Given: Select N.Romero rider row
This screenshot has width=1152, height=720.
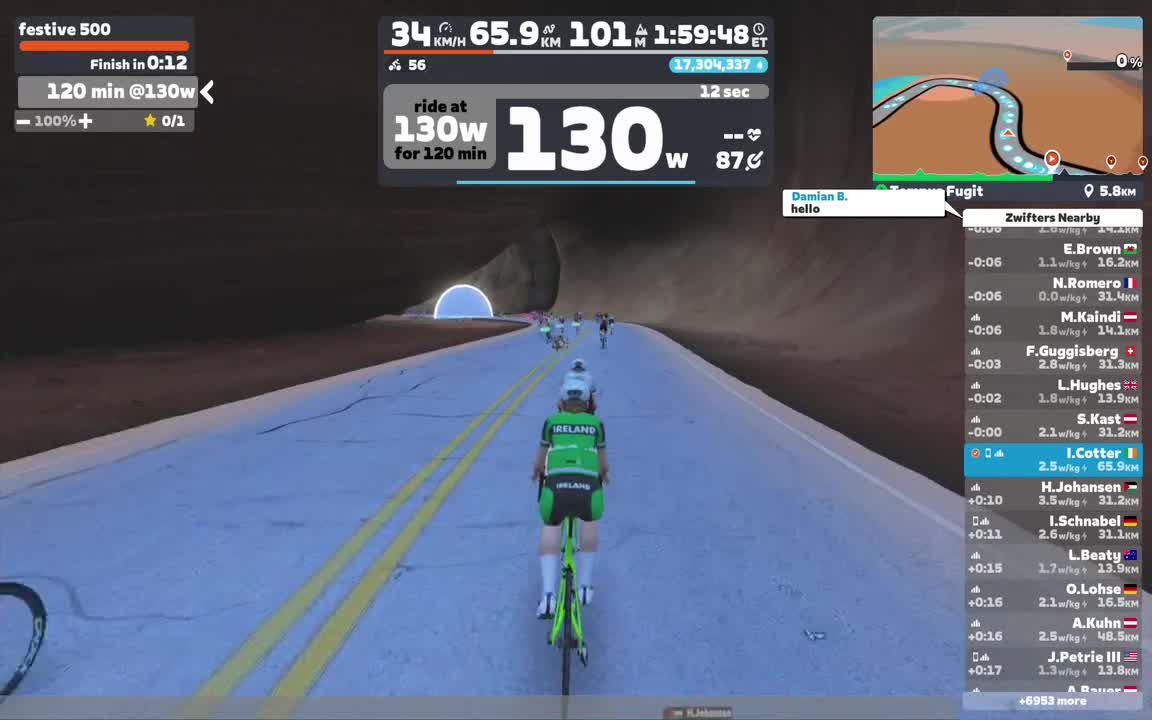Looking at the screenshot, I should [x=1052, y=290].
